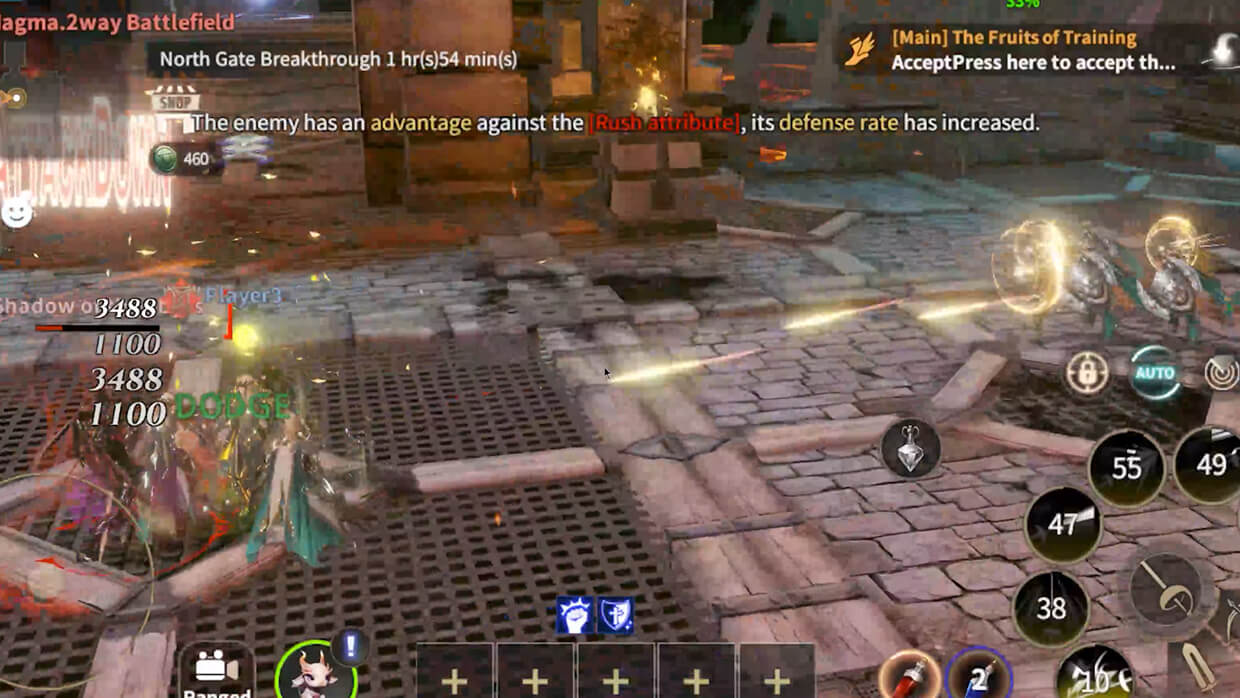Screen dimensions: 1240x698
Task: Toggle the target lock icon
Action: pos(1087,373)
